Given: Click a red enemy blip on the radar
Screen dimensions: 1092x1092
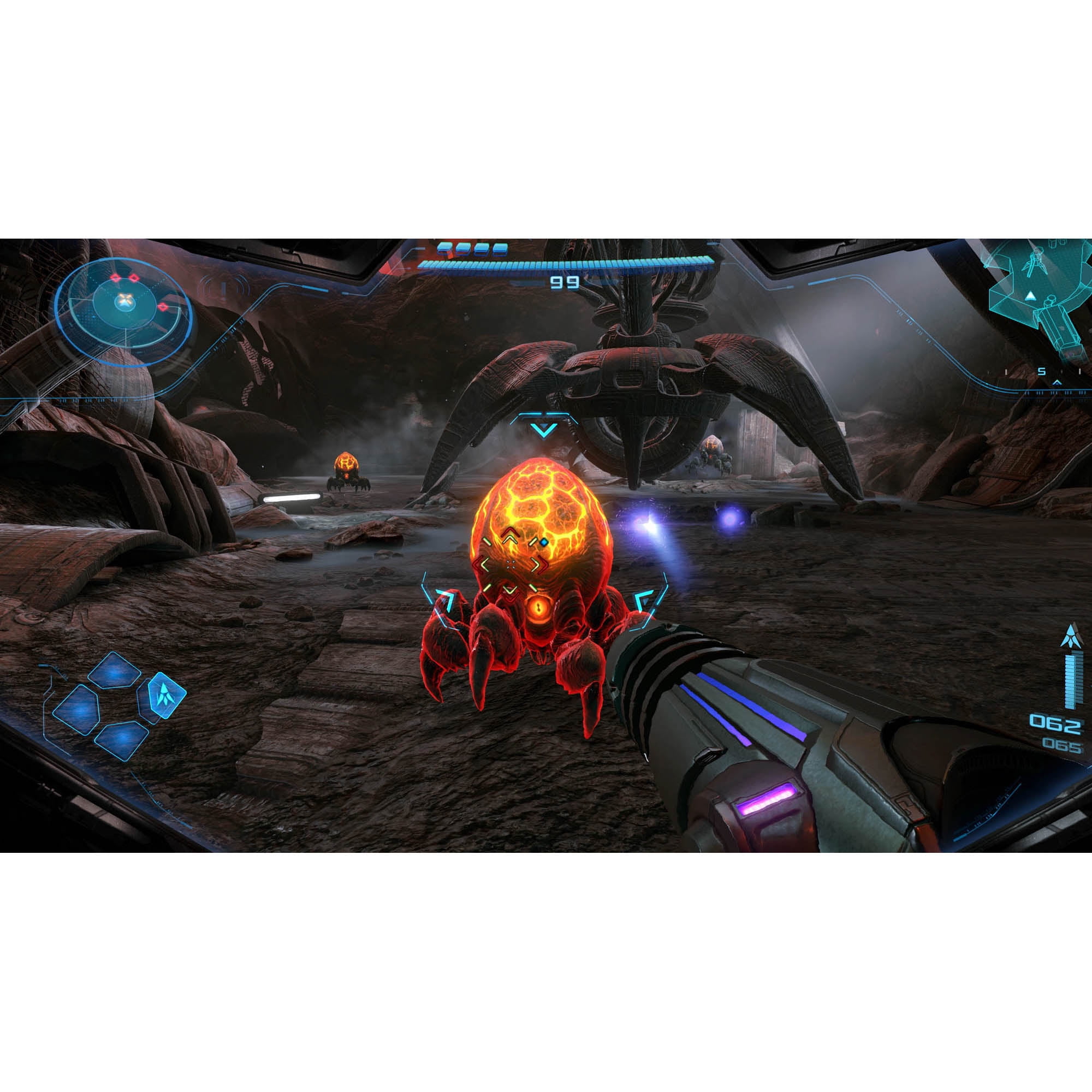Looking at the screenshot, I should point(116,277).
